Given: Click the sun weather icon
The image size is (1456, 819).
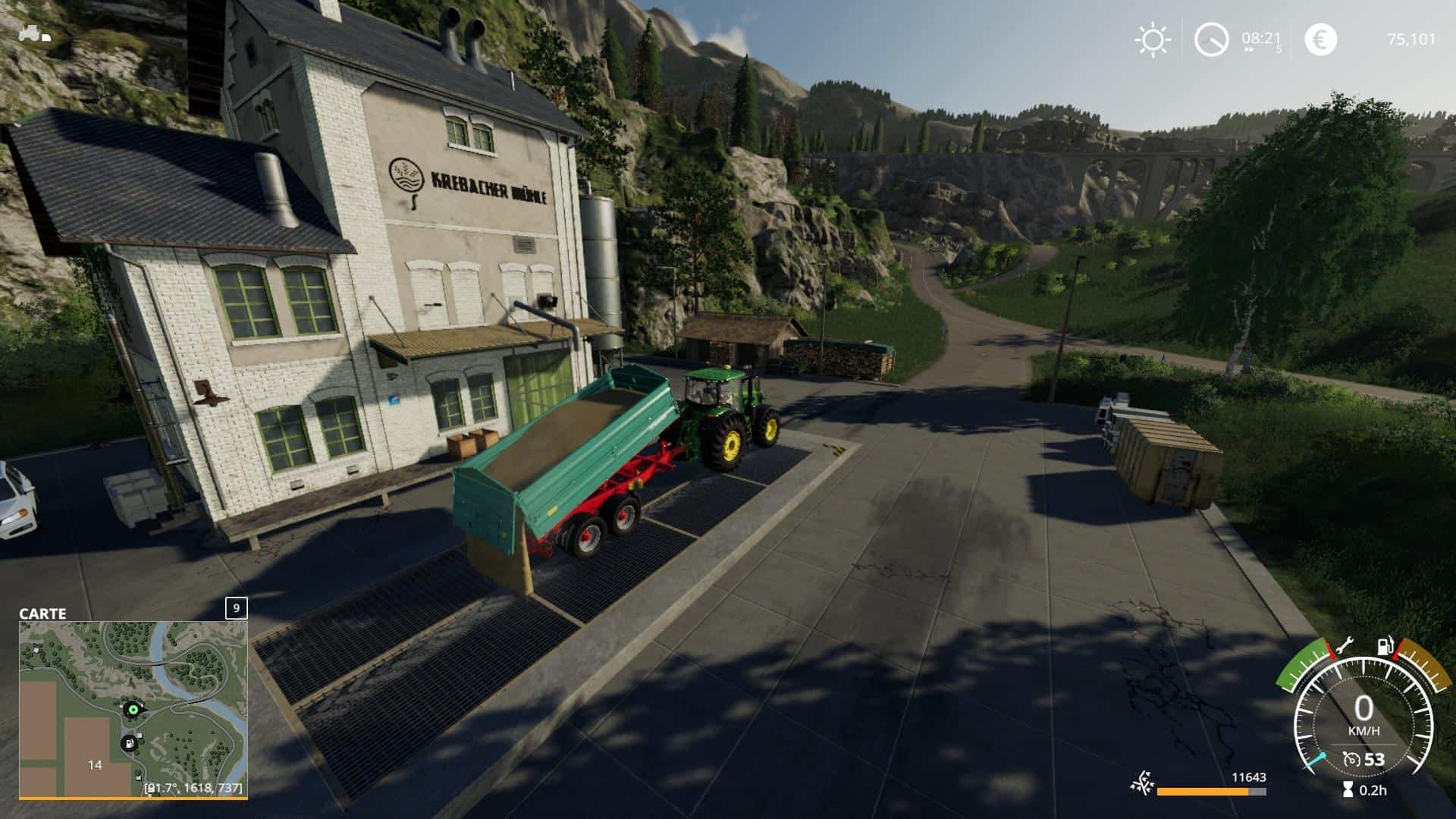Looking at the screenshot, I should pyautogui.click(x=1152, y=39).
